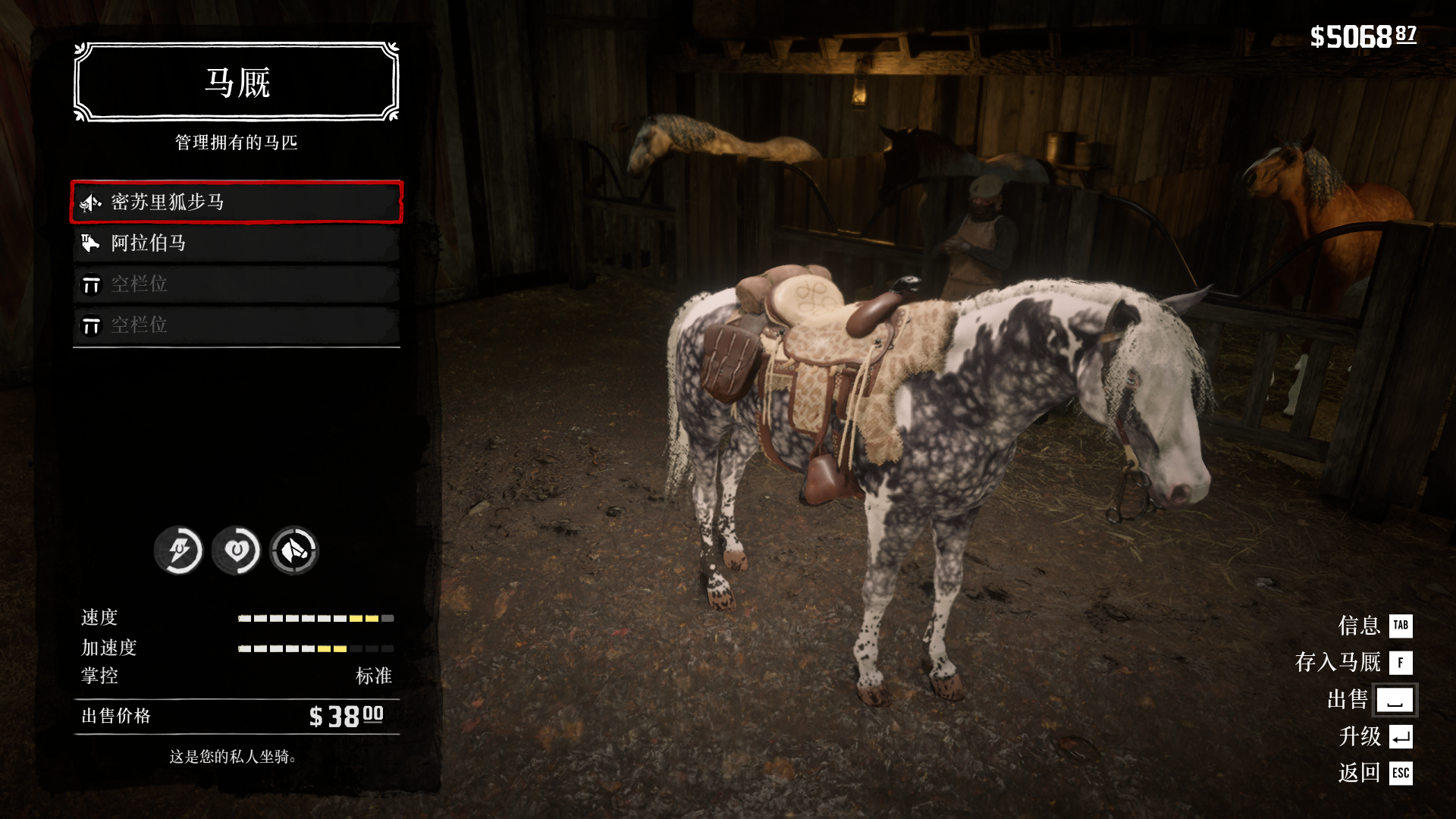Viewport: 1456px width, 819px height.
Task: Stable the horse with 存入马厩
Action: [x=1353, y=662]
